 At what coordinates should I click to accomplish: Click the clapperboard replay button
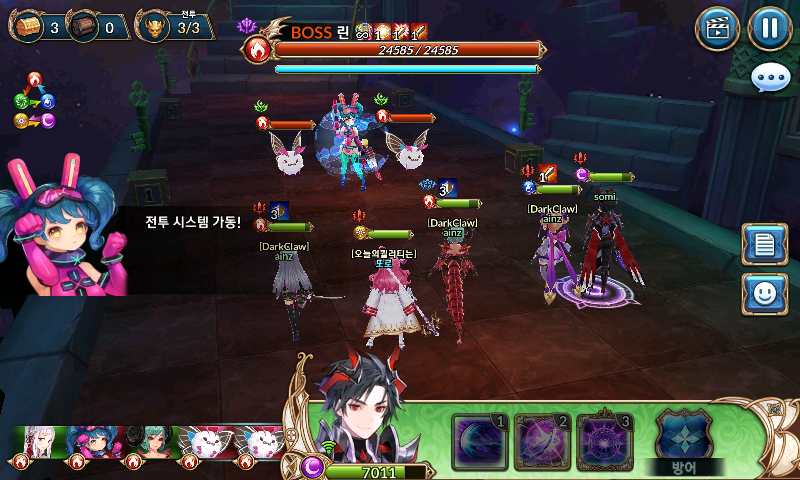717,28
